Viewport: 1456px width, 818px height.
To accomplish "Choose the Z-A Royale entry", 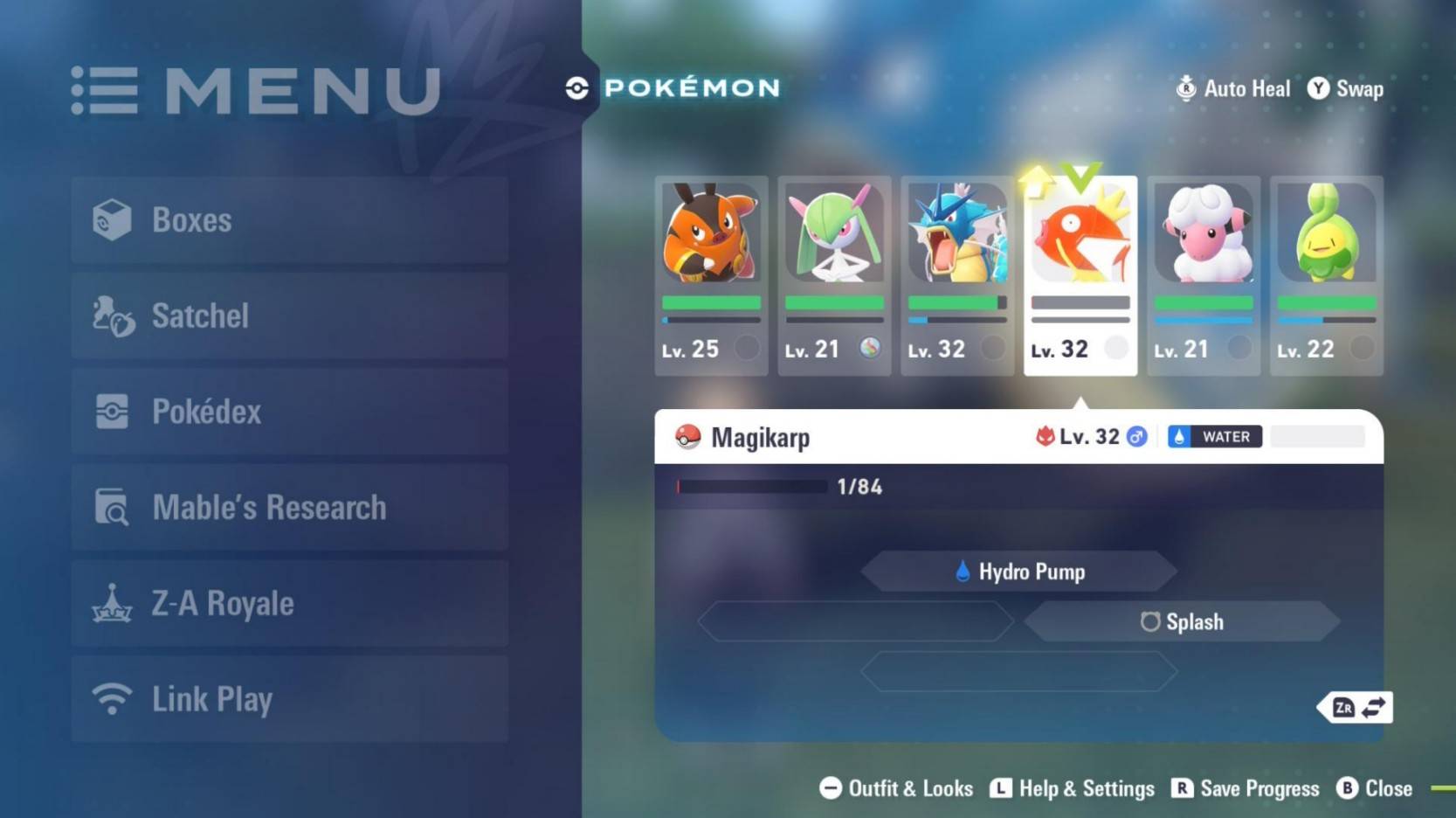I will pyautogui.click(x=289, y=603).
